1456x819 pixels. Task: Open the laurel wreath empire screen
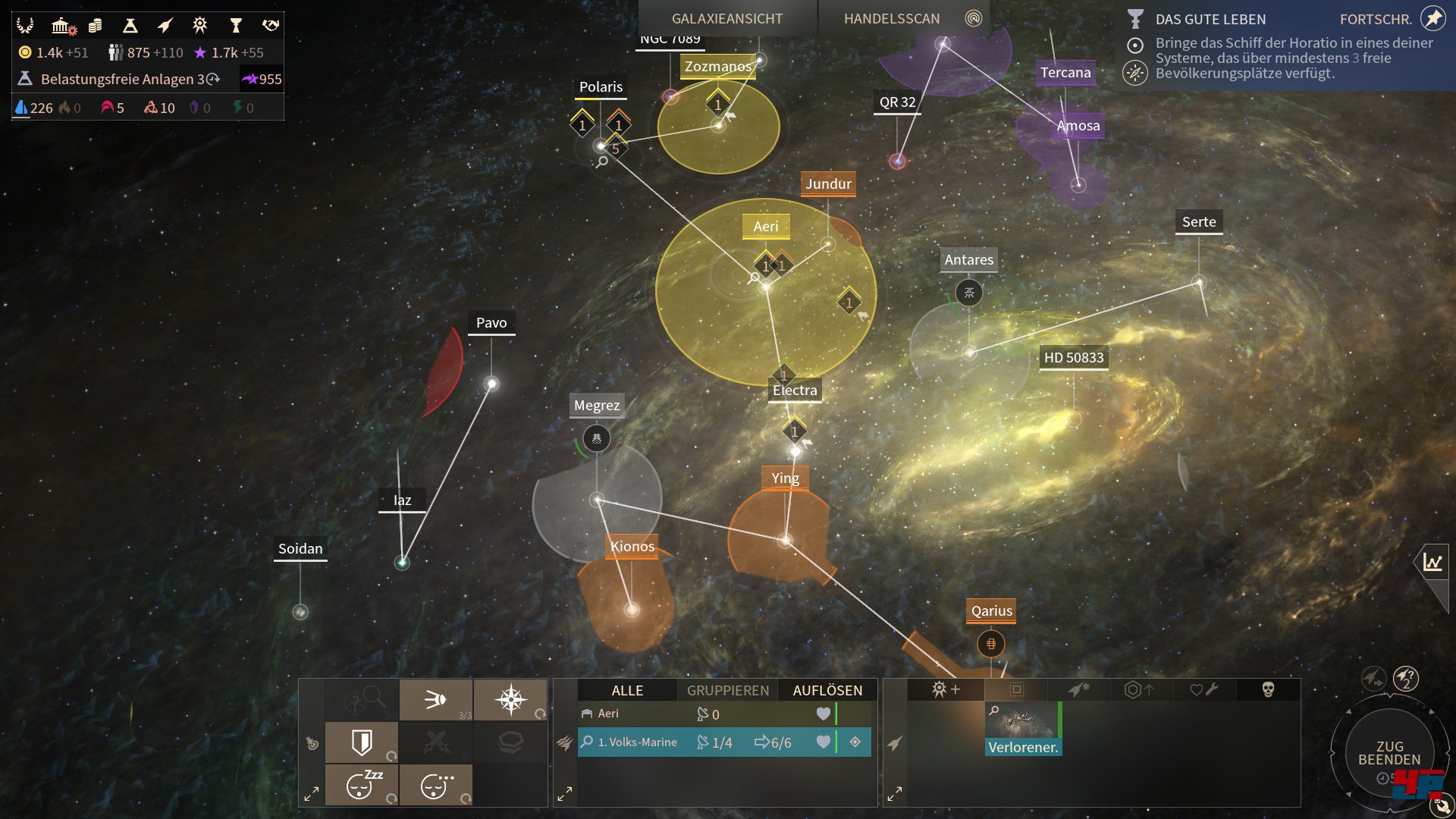pos(25,26)
